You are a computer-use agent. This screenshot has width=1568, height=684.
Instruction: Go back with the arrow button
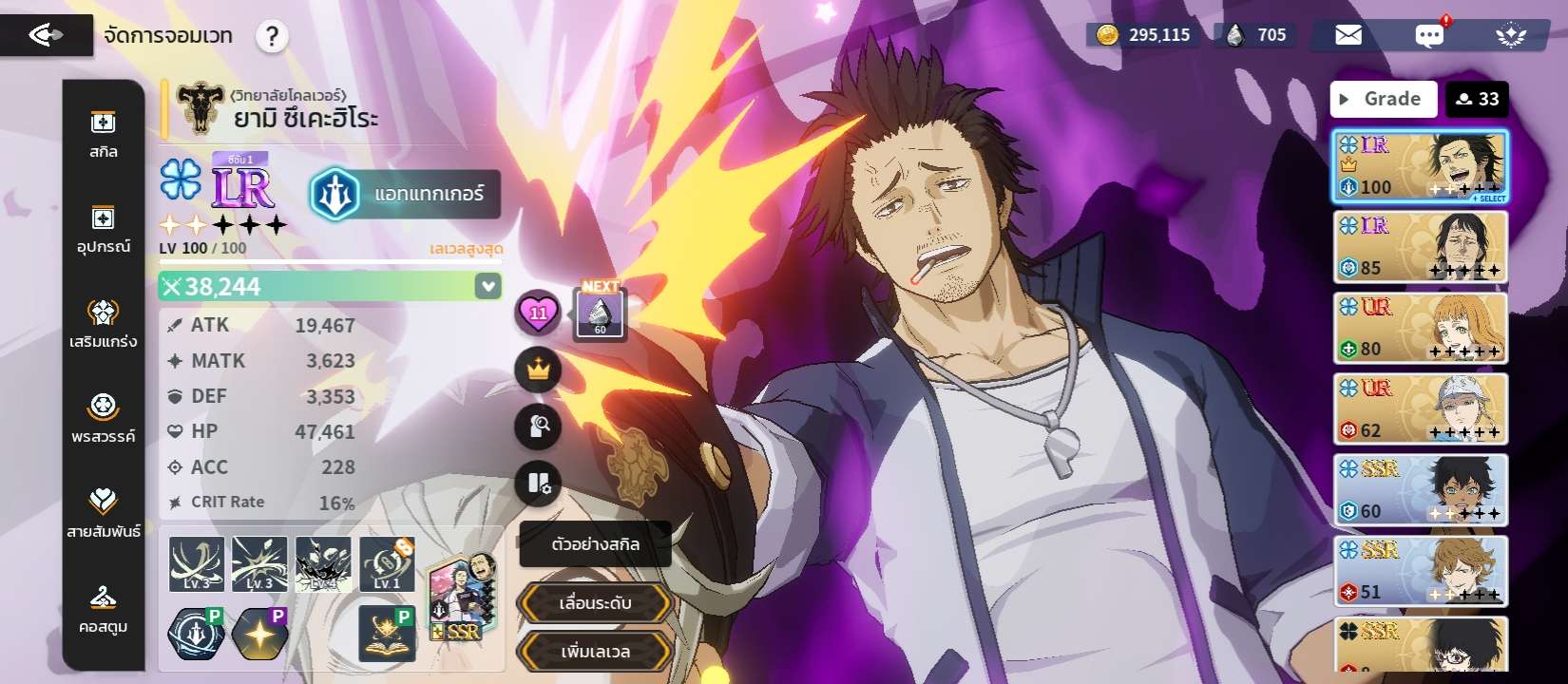46,35
